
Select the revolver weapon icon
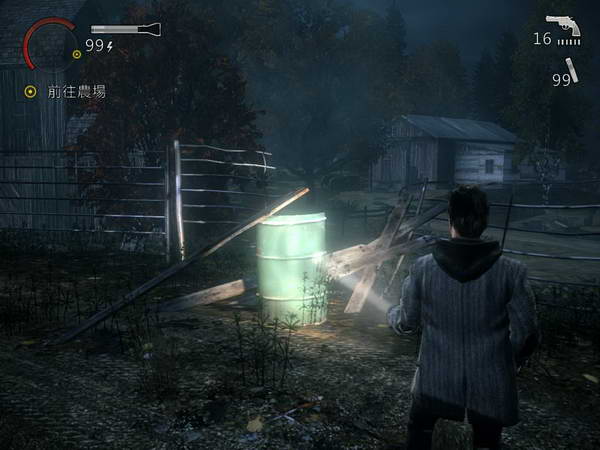[x=563, y=25]
